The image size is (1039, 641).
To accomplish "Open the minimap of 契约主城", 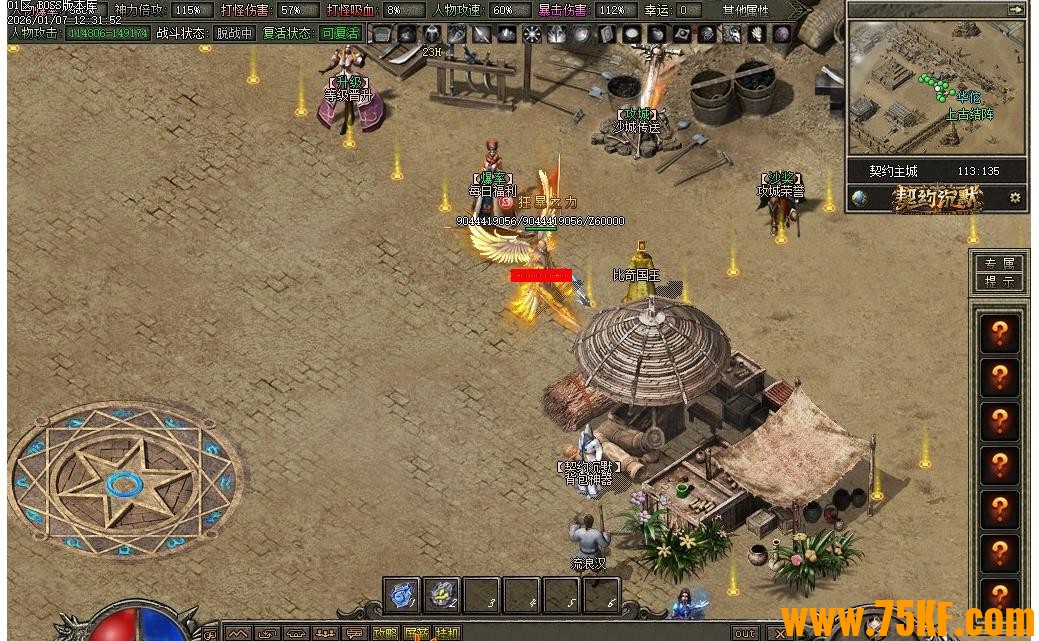I will [x=935, y=88].
